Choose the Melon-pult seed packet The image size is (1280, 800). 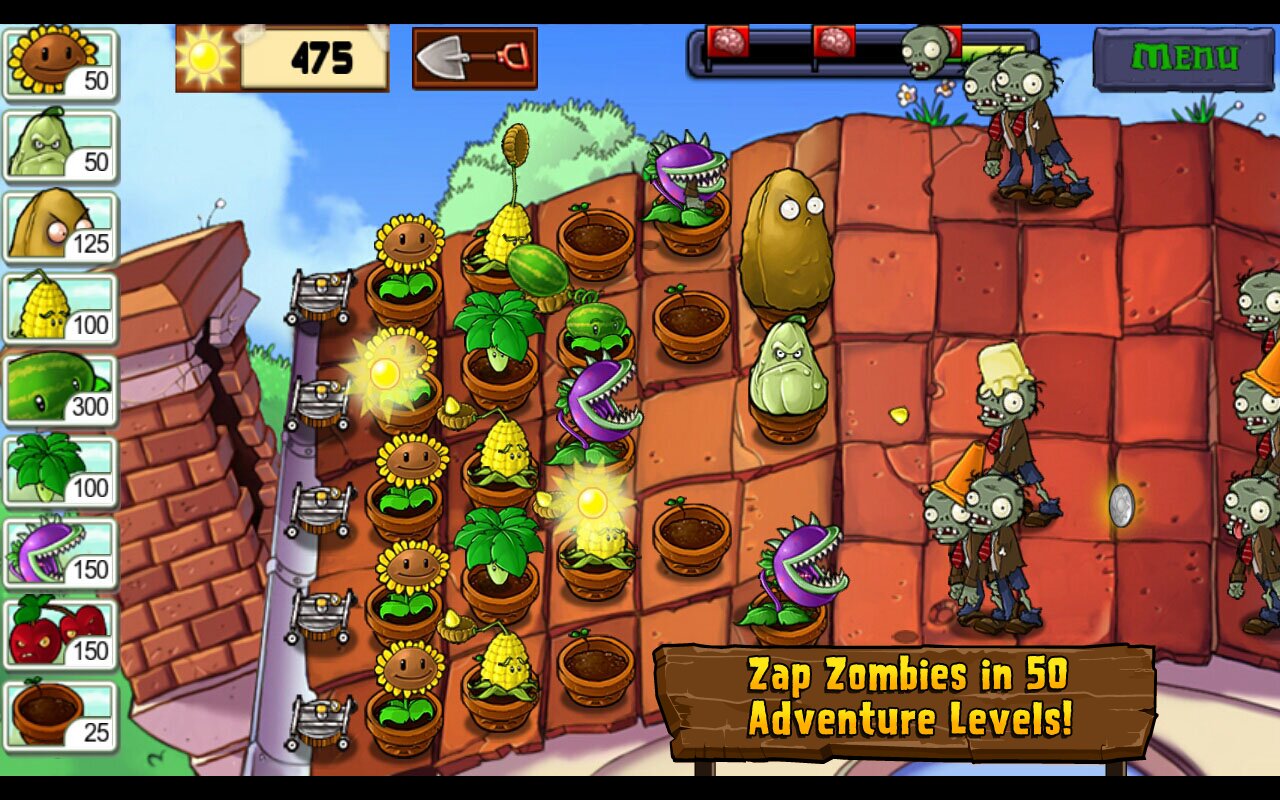60,391
